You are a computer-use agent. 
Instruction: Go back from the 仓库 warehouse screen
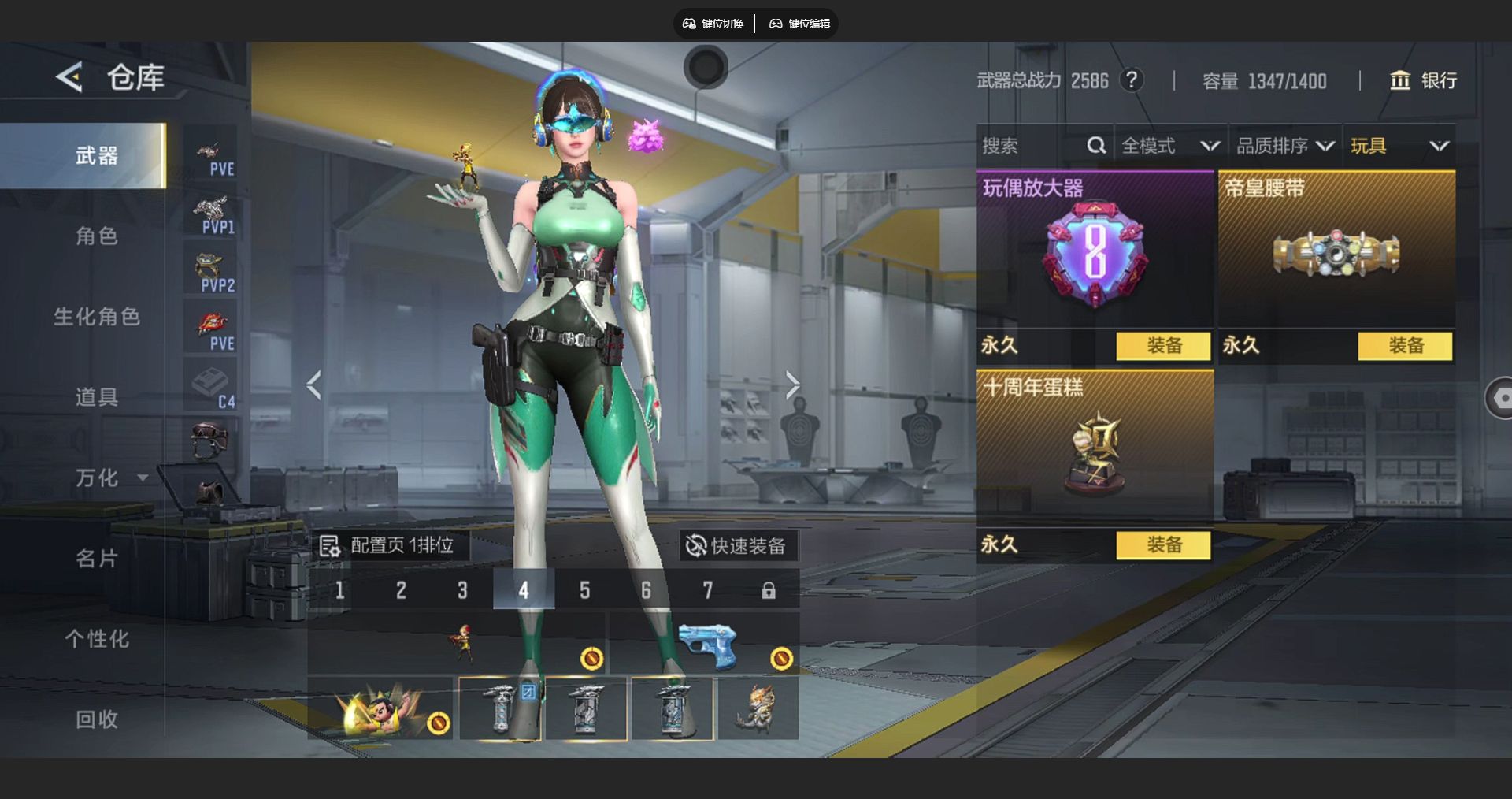click(69, 77)
